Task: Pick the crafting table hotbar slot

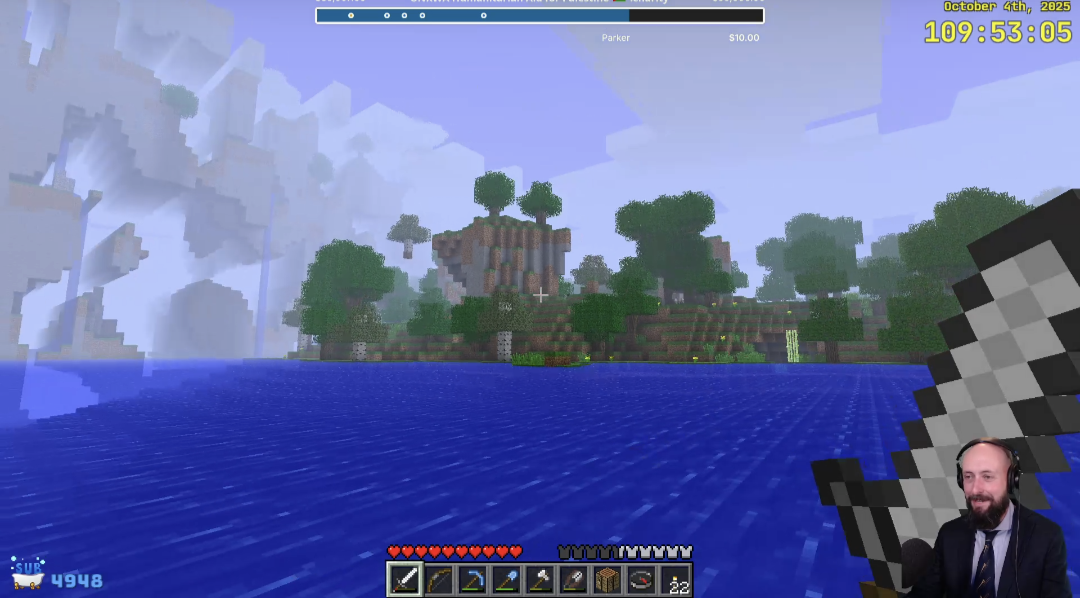Action: click(608, 580)
